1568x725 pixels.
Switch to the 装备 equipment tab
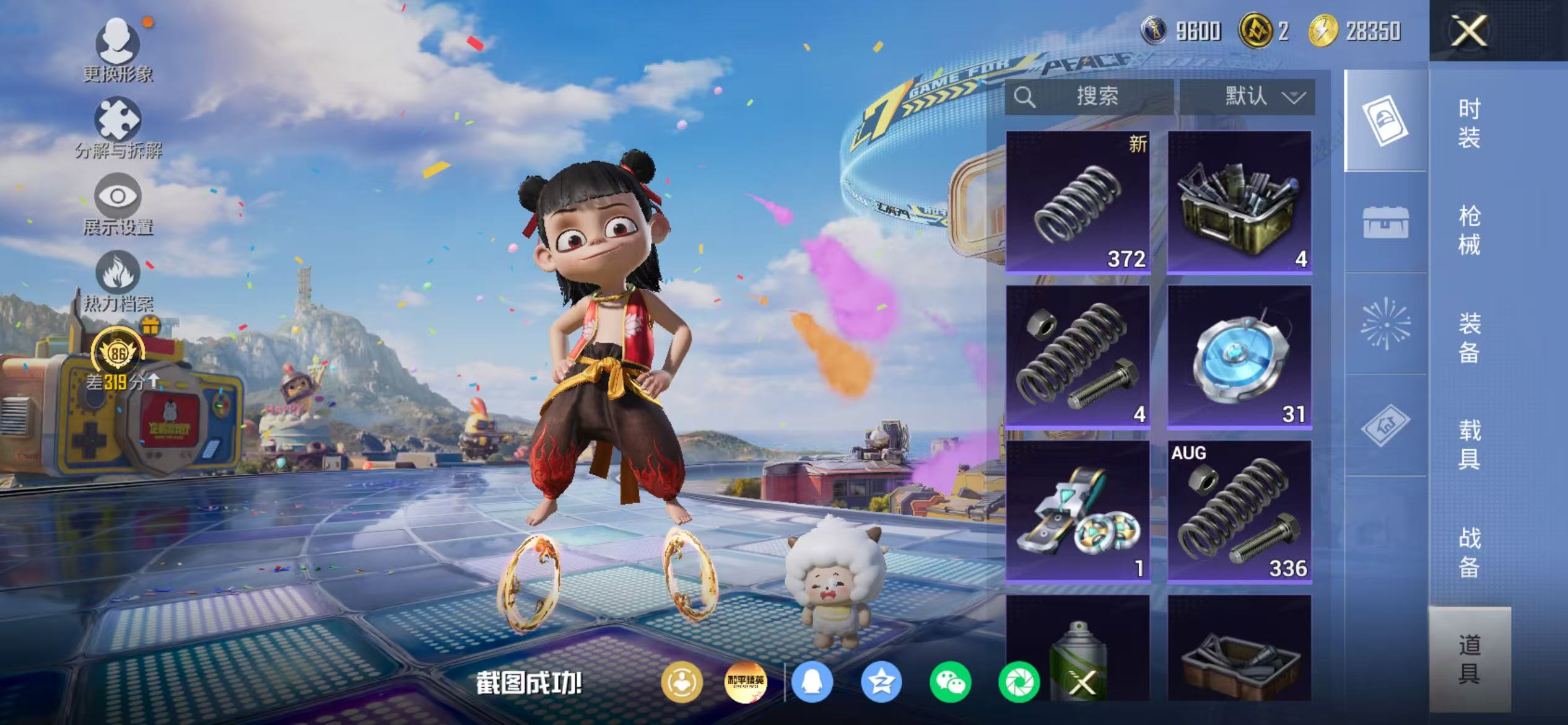coord(1469,338)
